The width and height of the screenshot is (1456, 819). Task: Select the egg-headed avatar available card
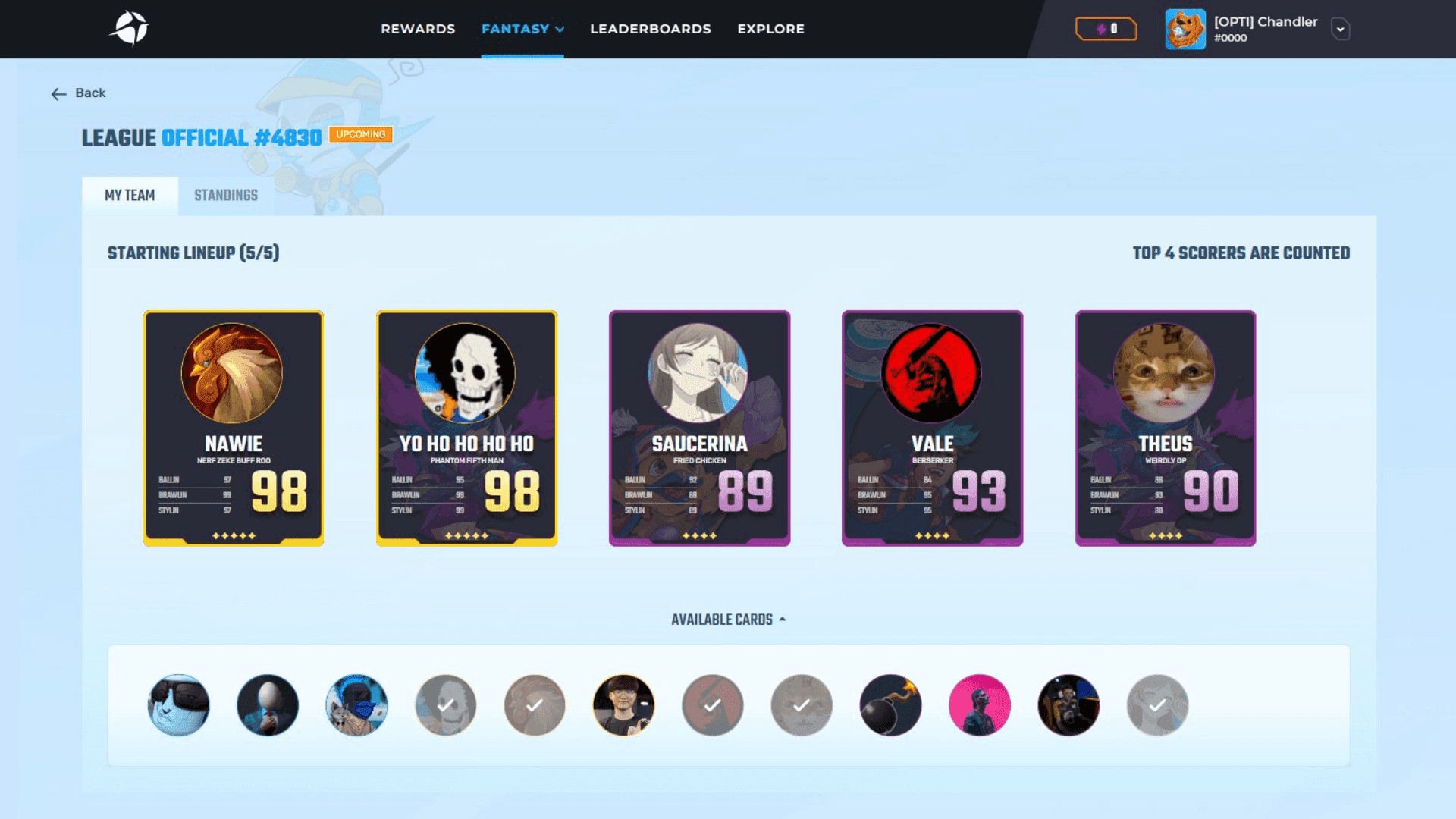point(267,705)
